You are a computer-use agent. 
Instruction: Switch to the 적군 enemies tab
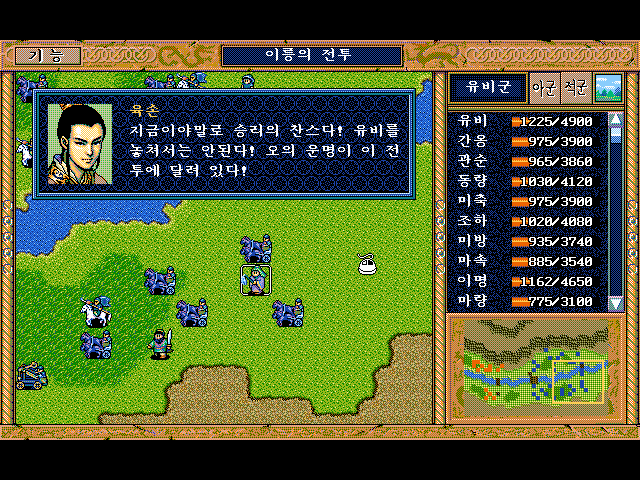click(575, 88)
